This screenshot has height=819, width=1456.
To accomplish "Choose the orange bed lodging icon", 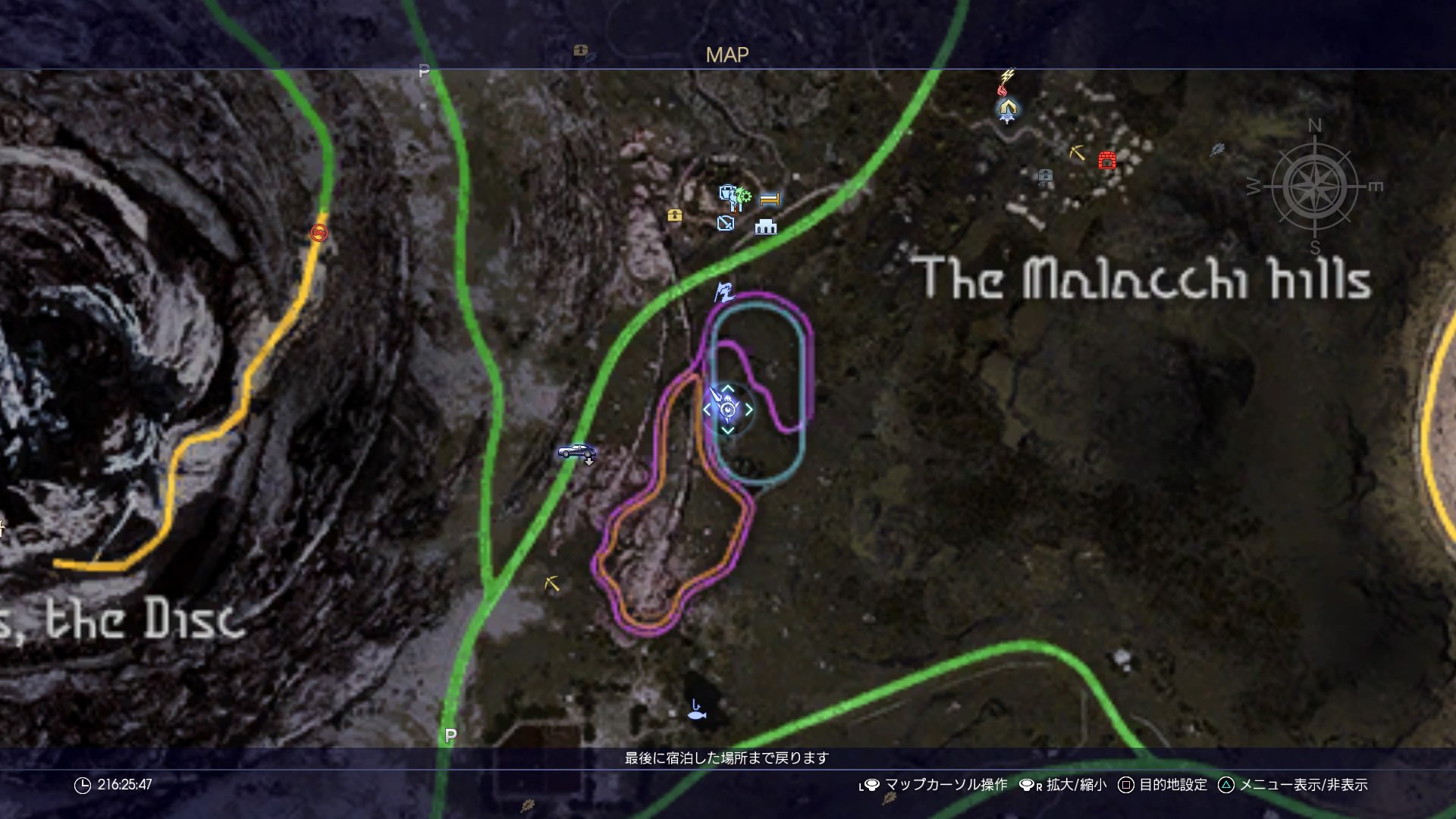I will 770,199.
